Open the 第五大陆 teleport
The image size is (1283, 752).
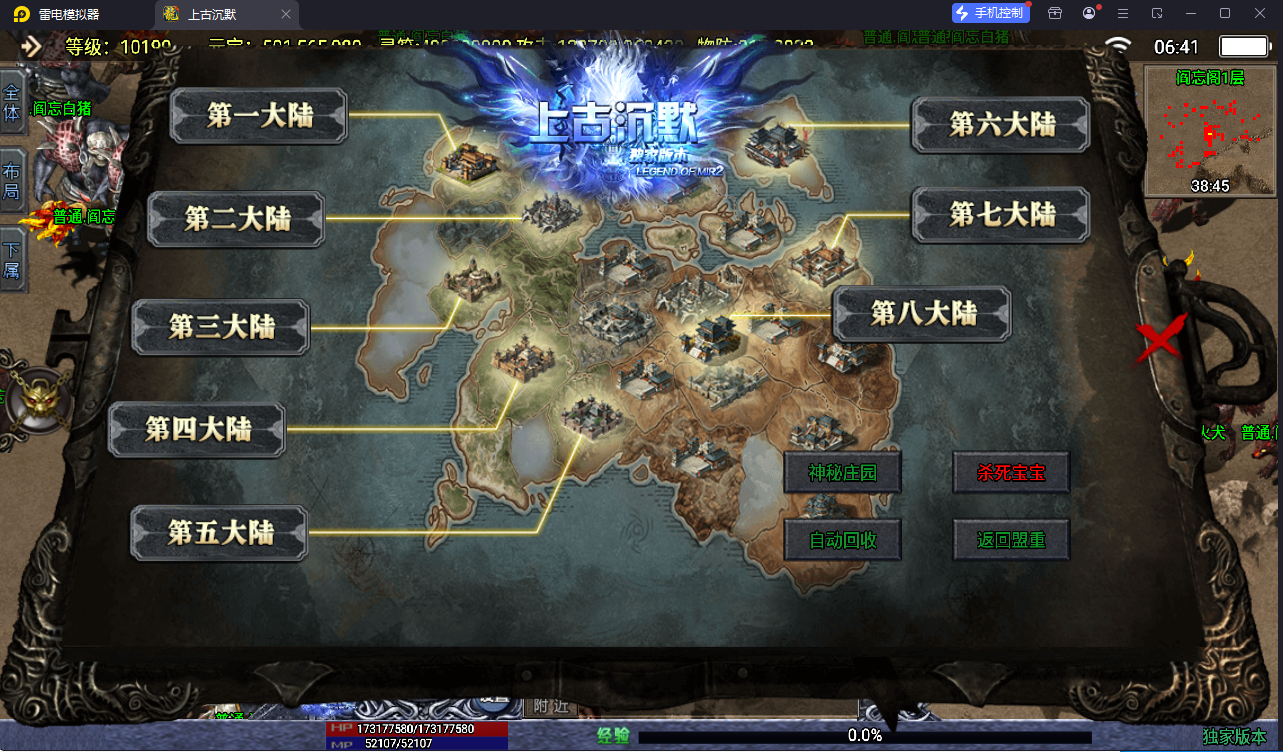coord(220,532)
